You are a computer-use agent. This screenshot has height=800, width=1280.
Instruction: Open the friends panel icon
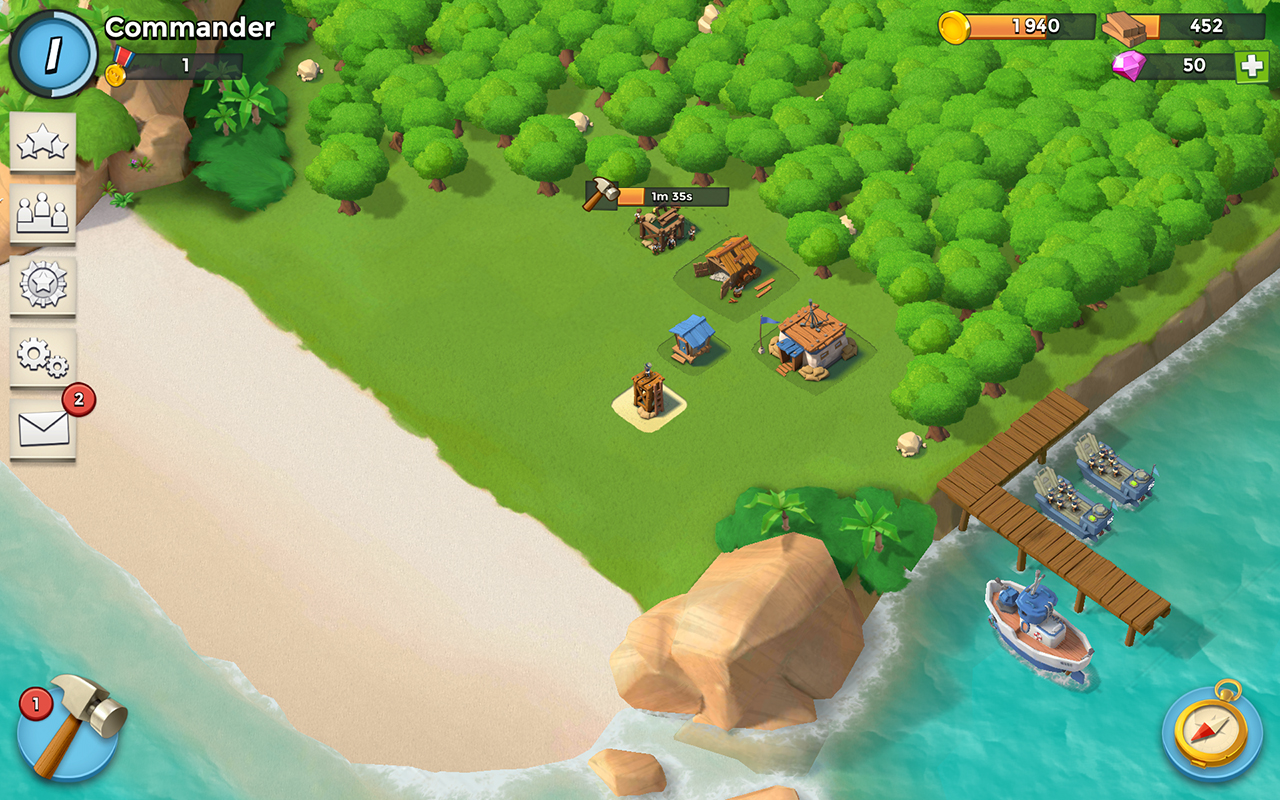point(42,213)
